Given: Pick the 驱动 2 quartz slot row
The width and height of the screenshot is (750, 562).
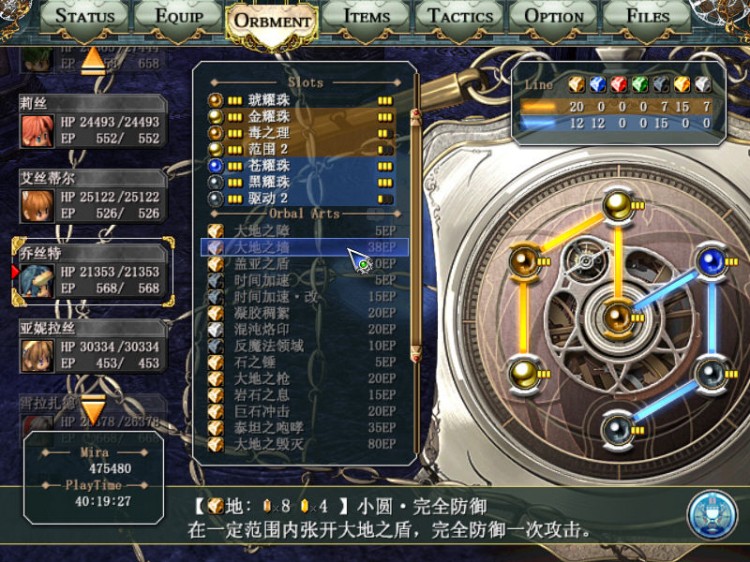Looking at the screenshot, I should [300, 198].
